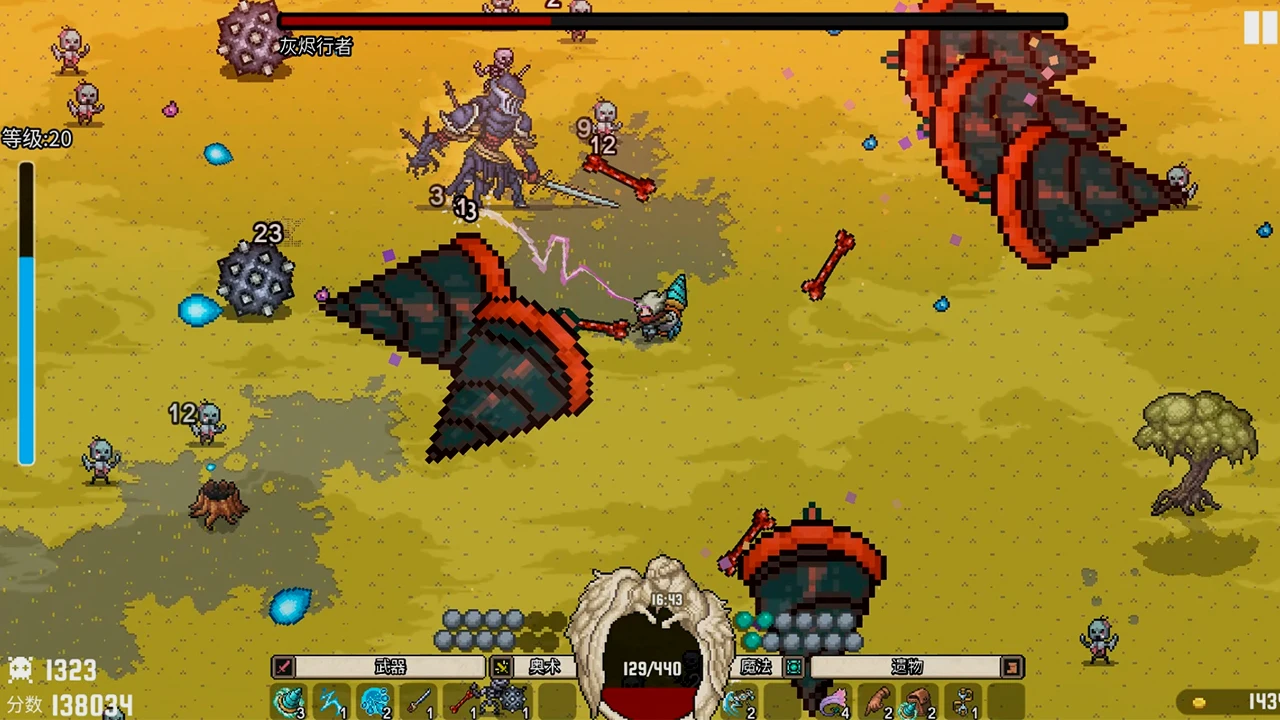Select the lightning bolt weapon icon
This screenshot has width=1280, height=720.
tap(330, 700)
